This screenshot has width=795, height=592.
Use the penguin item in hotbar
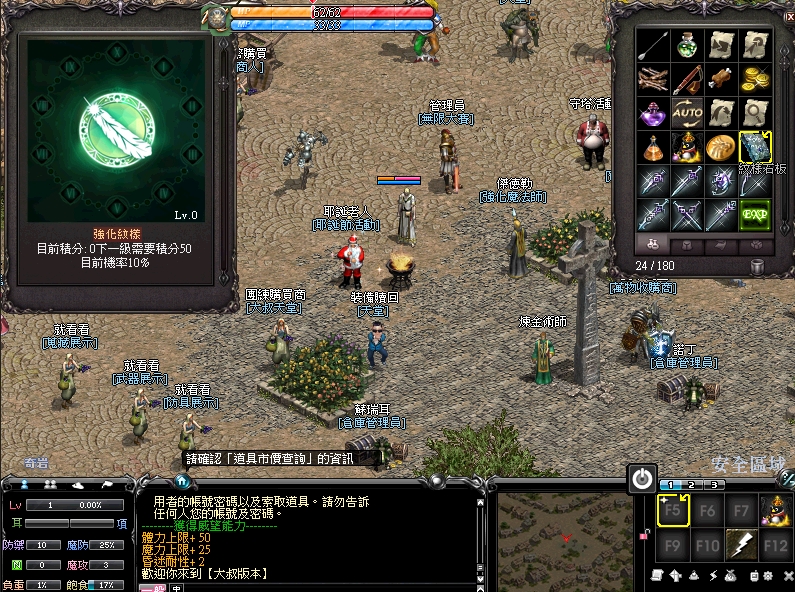775,511
